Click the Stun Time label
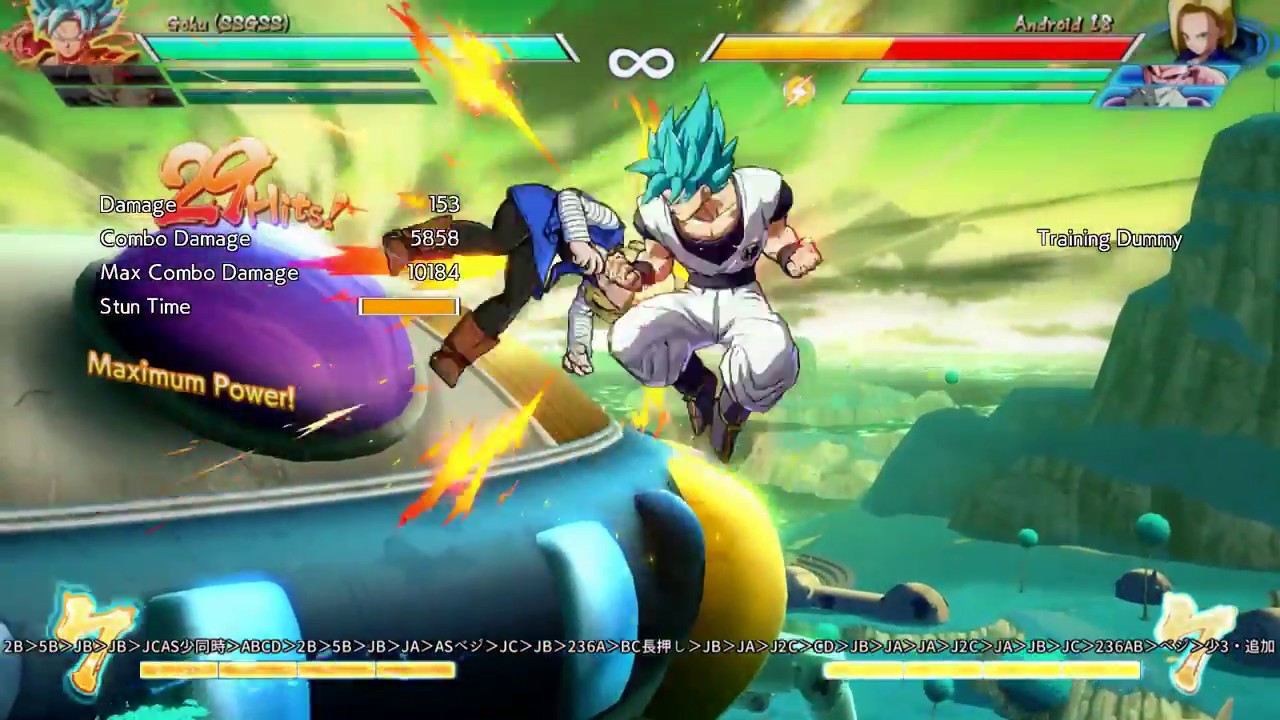The image size is (1280, 720). (145, 307)
